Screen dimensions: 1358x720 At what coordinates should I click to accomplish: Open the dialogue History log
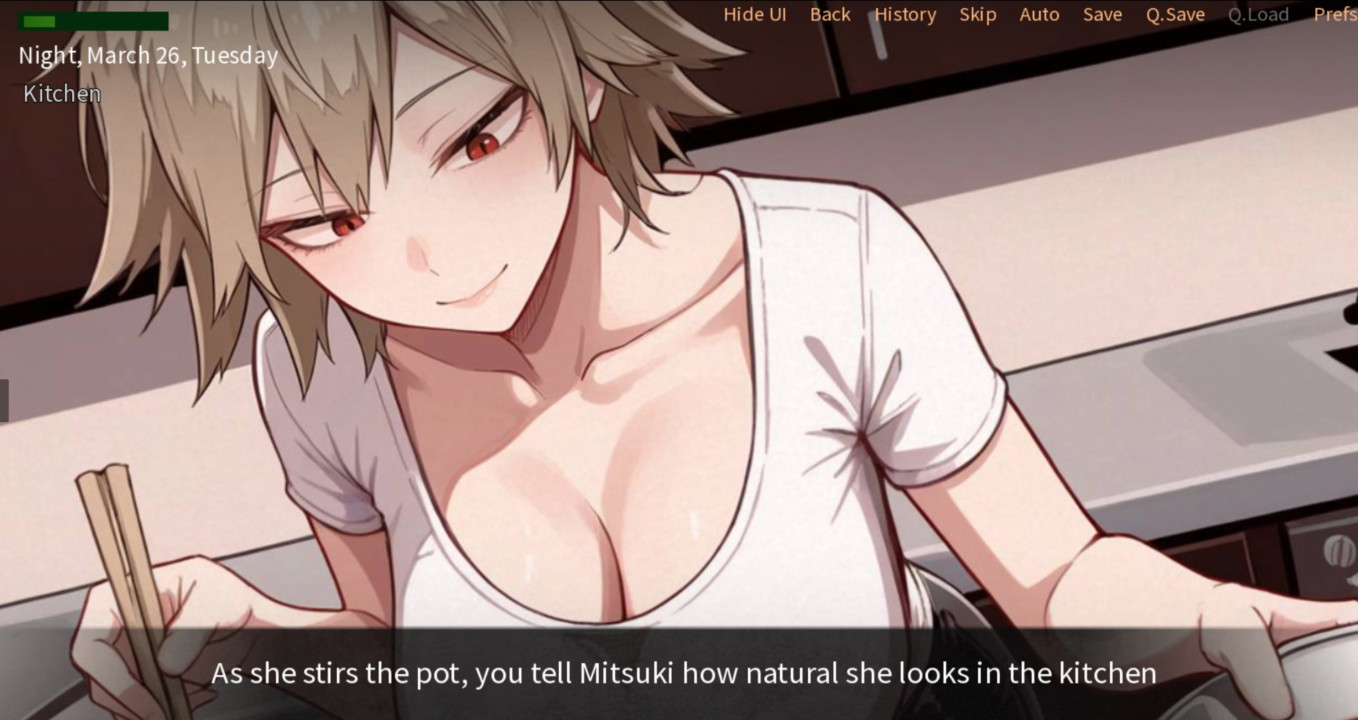[905, 15]
